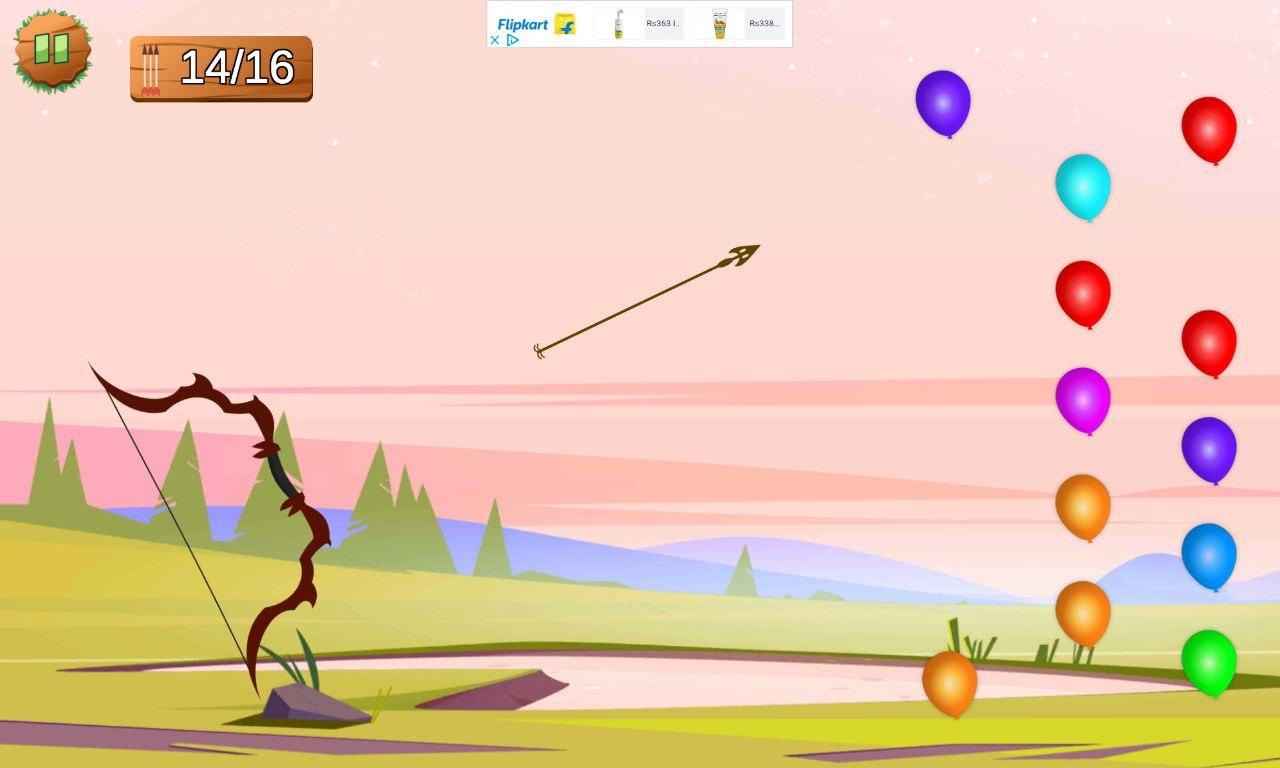
Task: Close the Flipkart ad banner
Action: click(x=495, y=39)
